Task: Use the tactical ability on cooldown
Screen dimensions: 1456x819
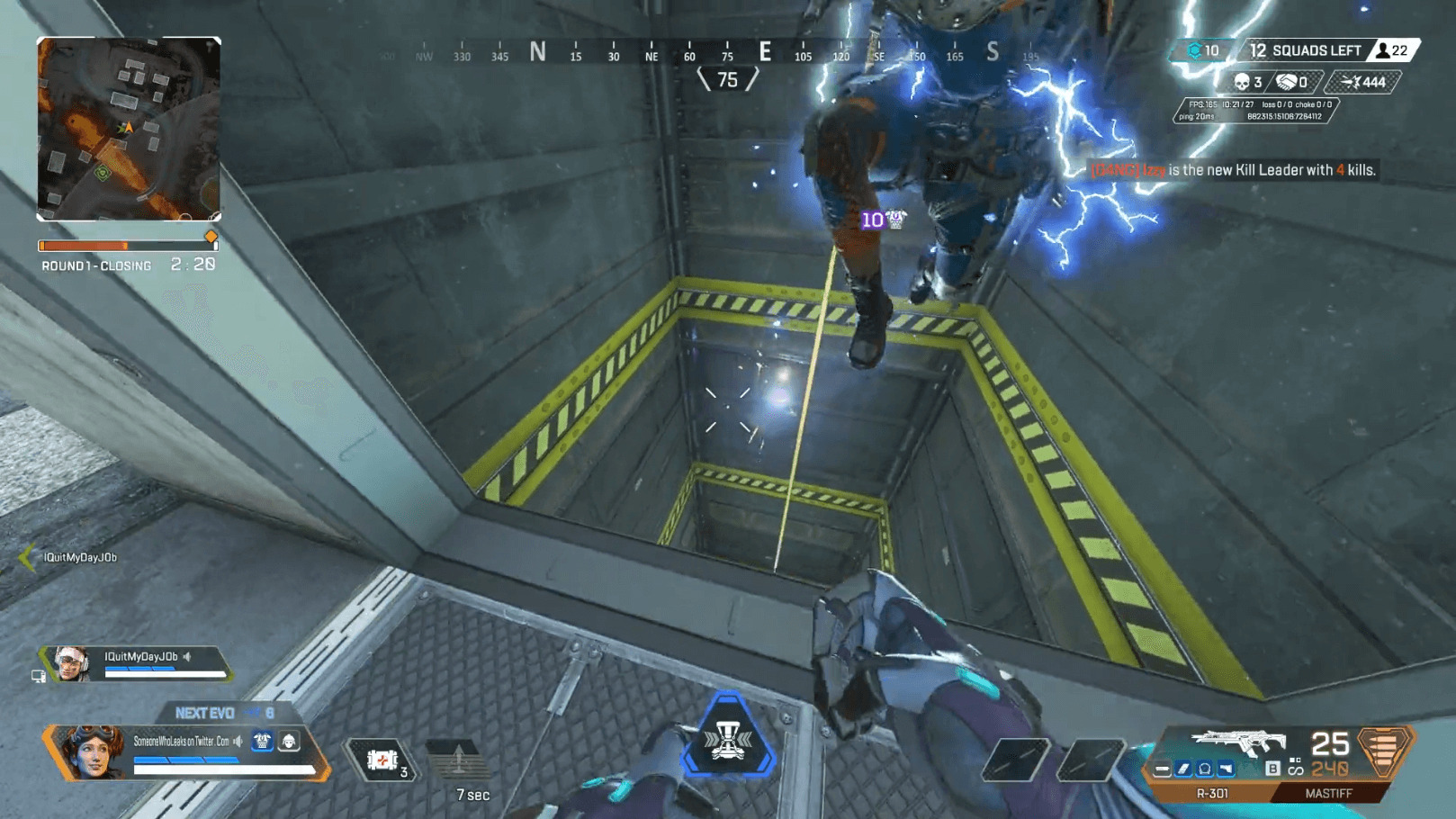Action: pyautogui.click(x=458, y=760)
